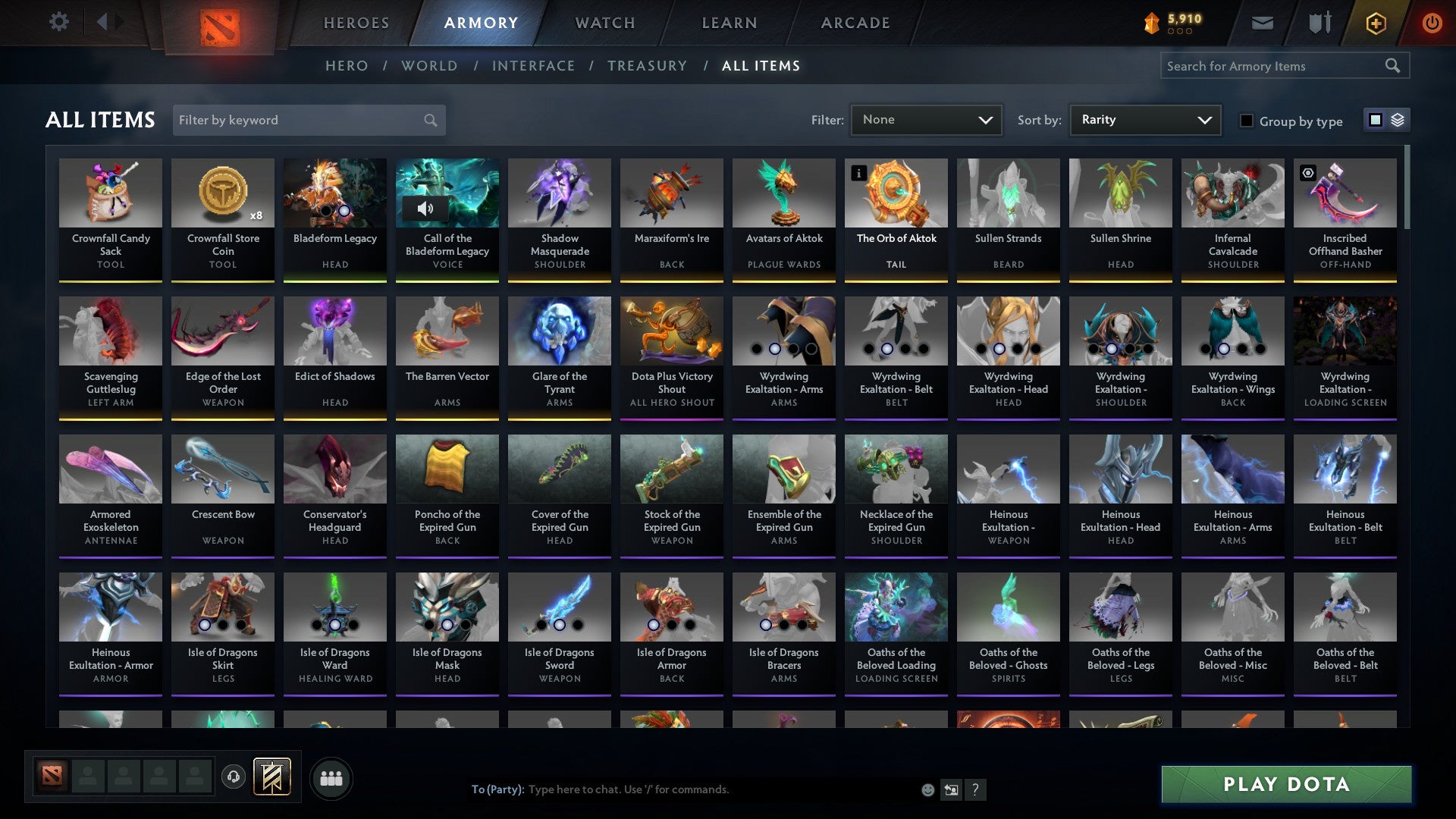
Task: Click the voice chat headset icon
Action: coord(233,777)
